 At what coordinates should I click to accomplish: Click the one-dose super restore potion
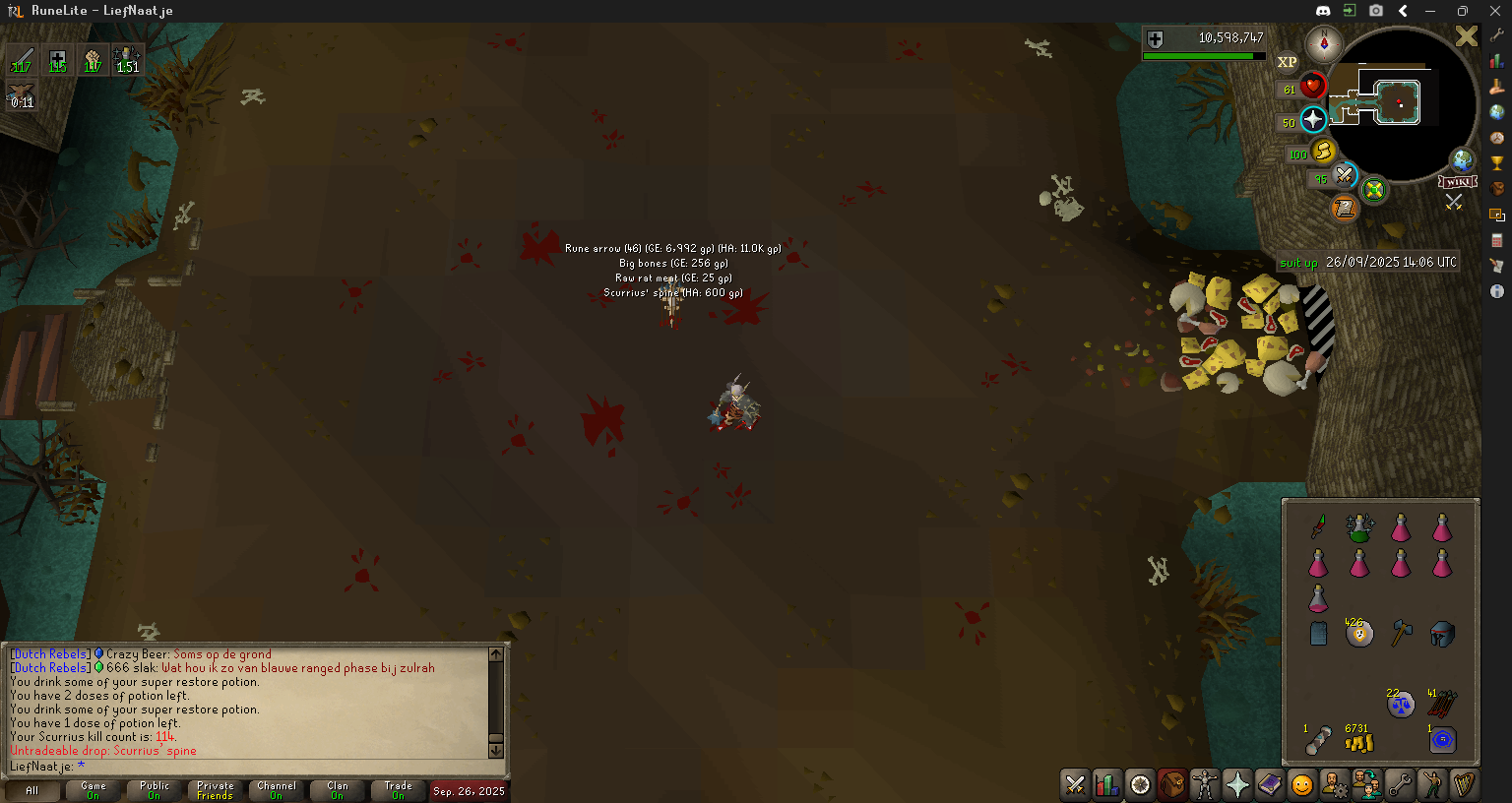point(1318,598)
